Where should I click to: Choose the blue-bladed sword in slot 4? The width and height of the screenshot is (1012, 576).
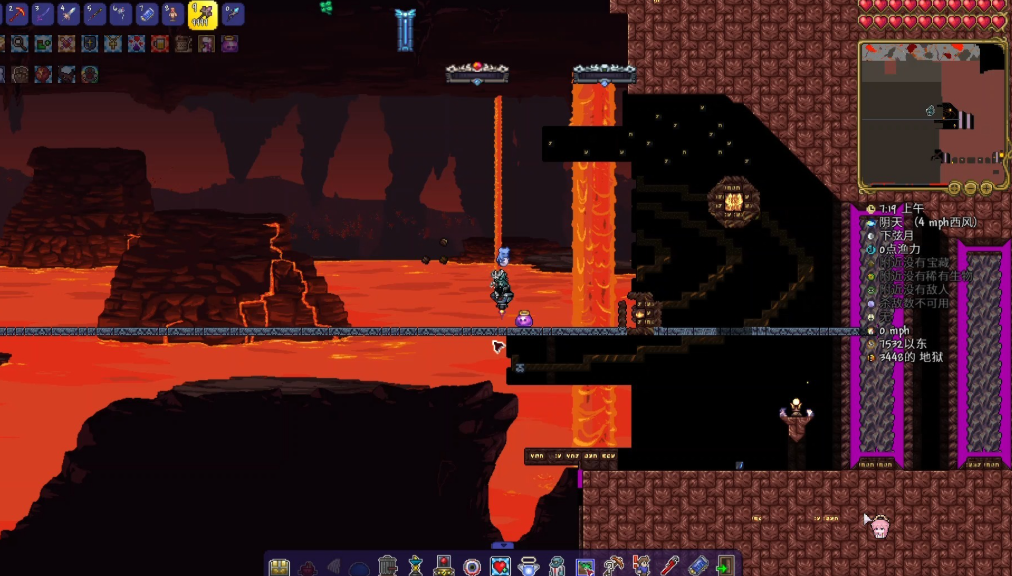point(69,14)
